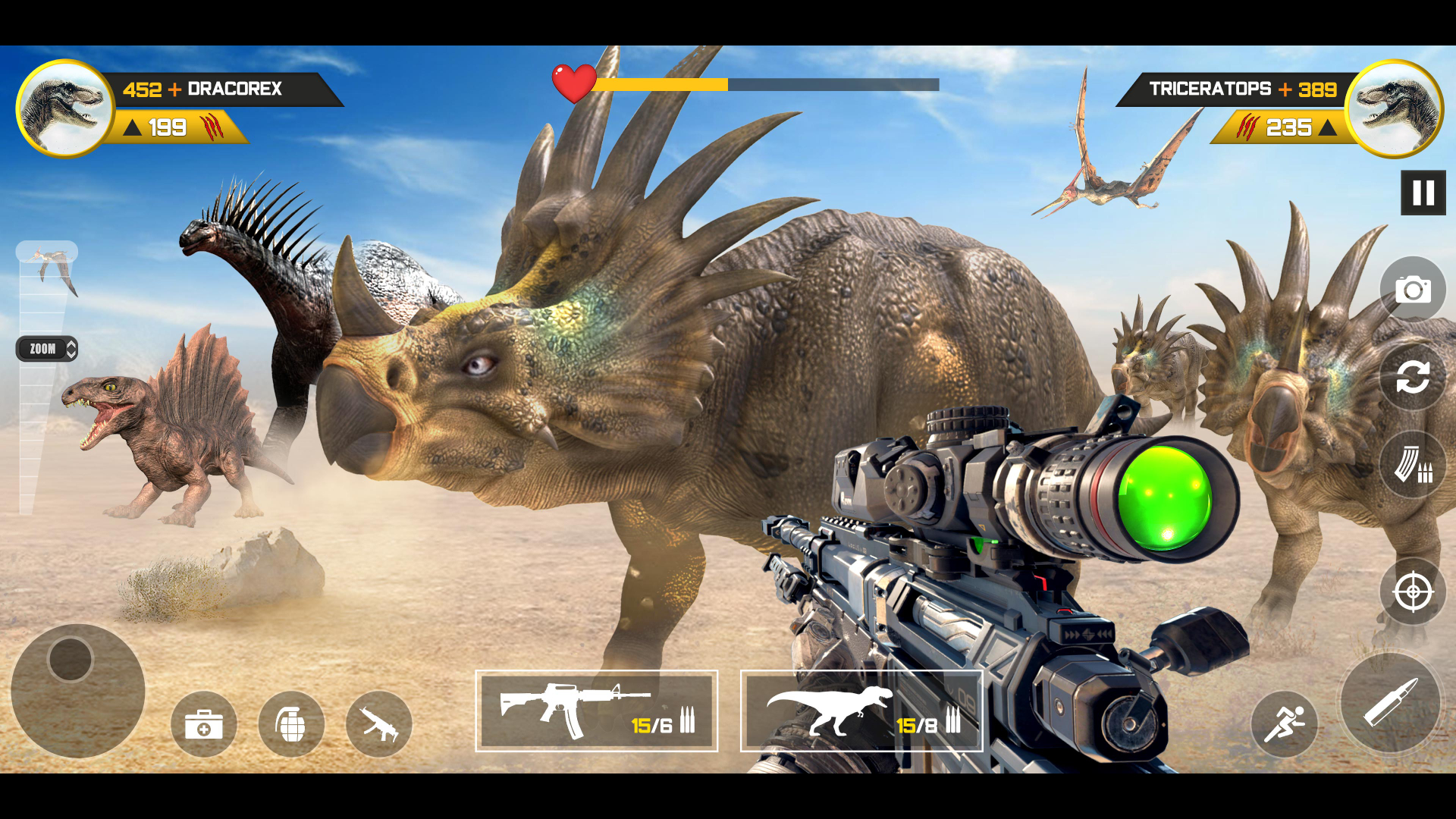Open the screenshot camera tool

(x=1412, y=289)
